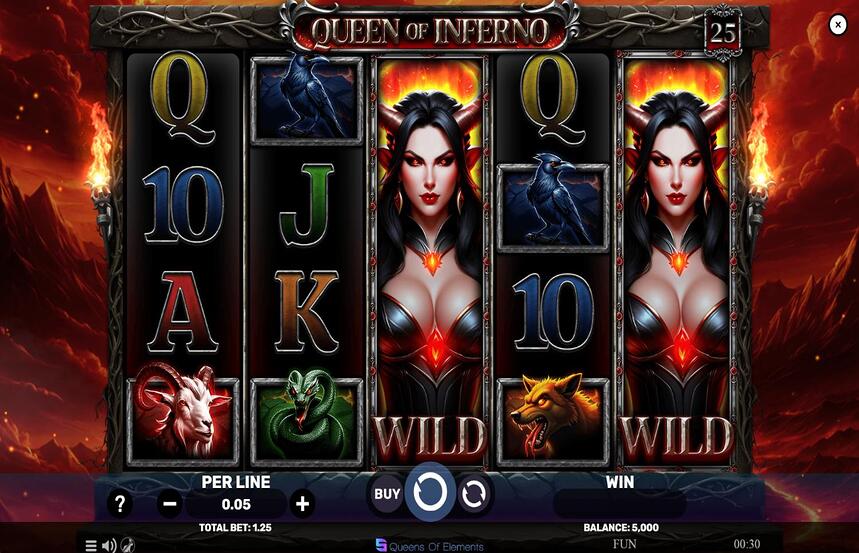859x553 pixels.
Task: Open the BUY feature
Action: (387, 493)
